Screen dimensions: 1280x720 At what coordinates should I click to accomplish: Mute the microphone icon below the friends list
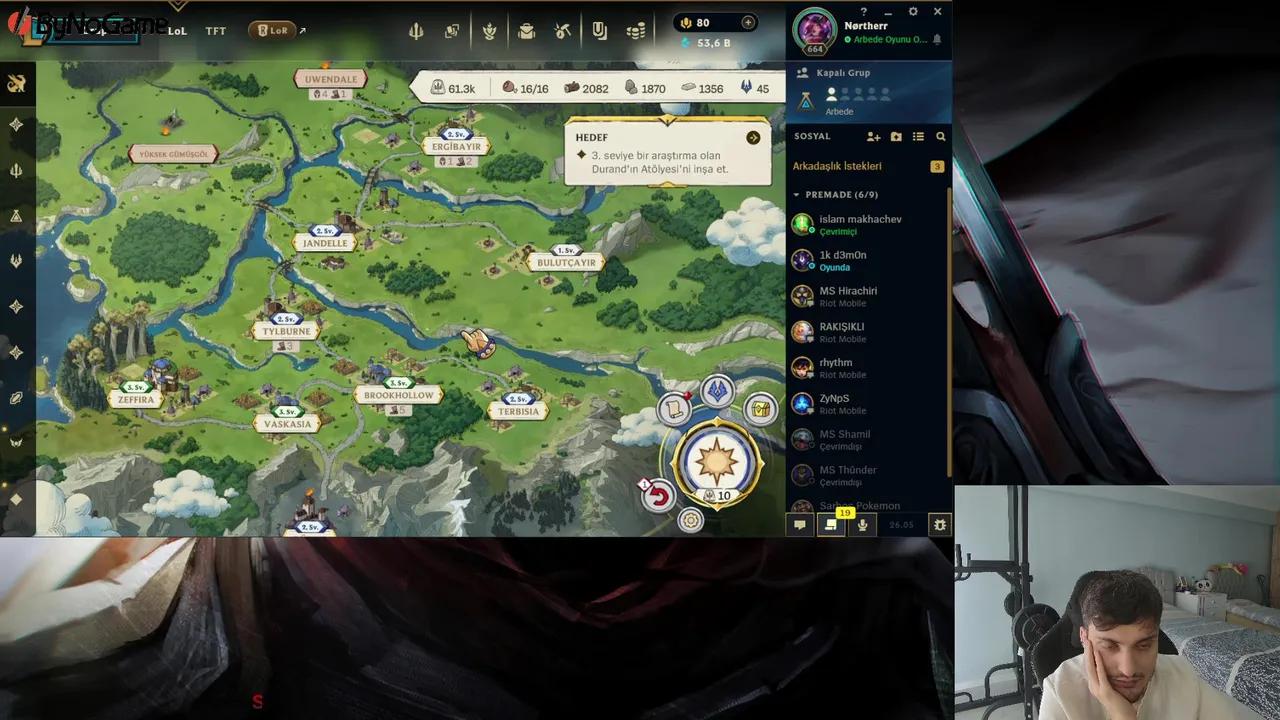[862, 524]
